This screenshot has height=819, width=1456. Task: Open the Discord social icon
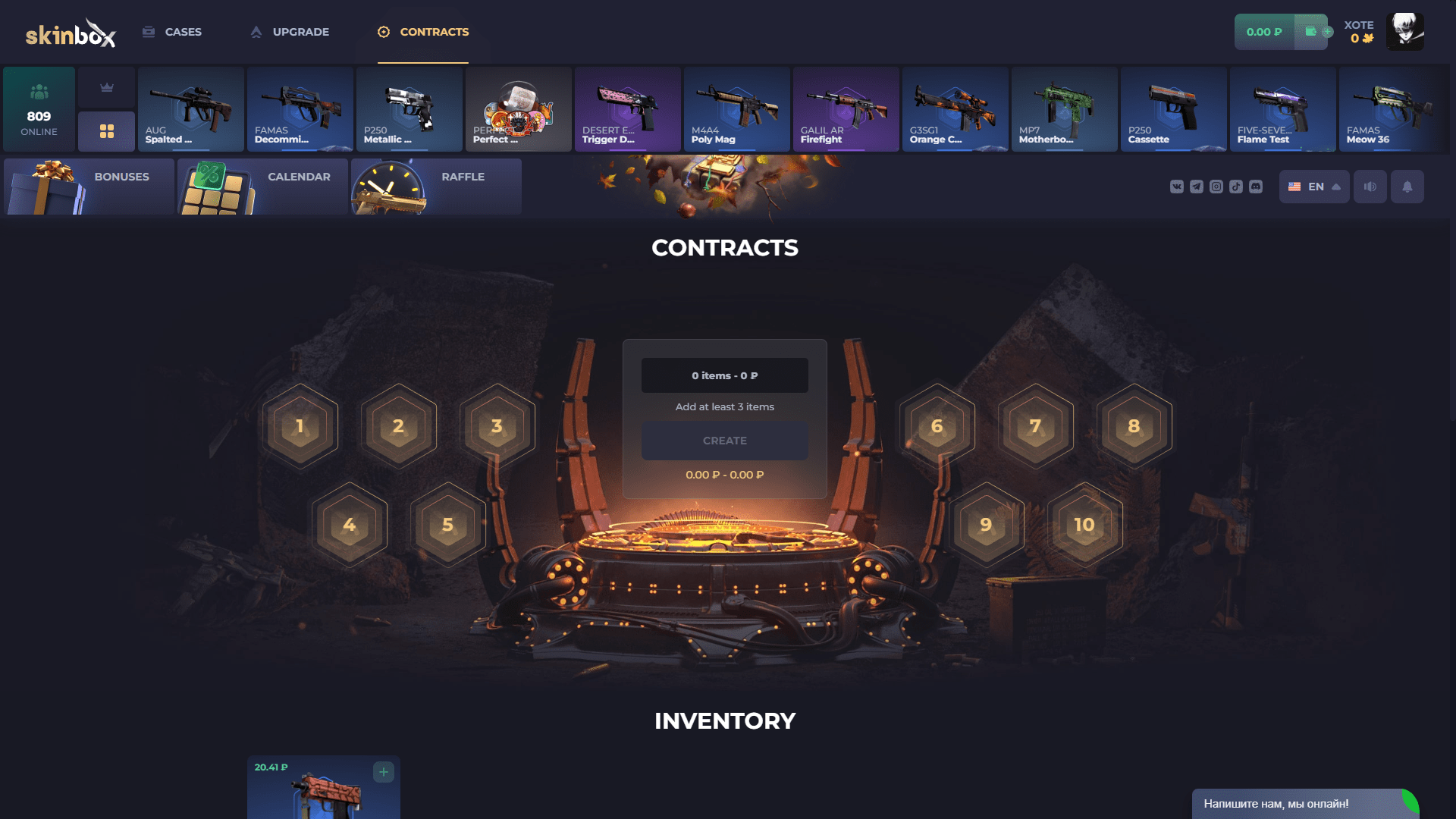[x=1256, y=187]
